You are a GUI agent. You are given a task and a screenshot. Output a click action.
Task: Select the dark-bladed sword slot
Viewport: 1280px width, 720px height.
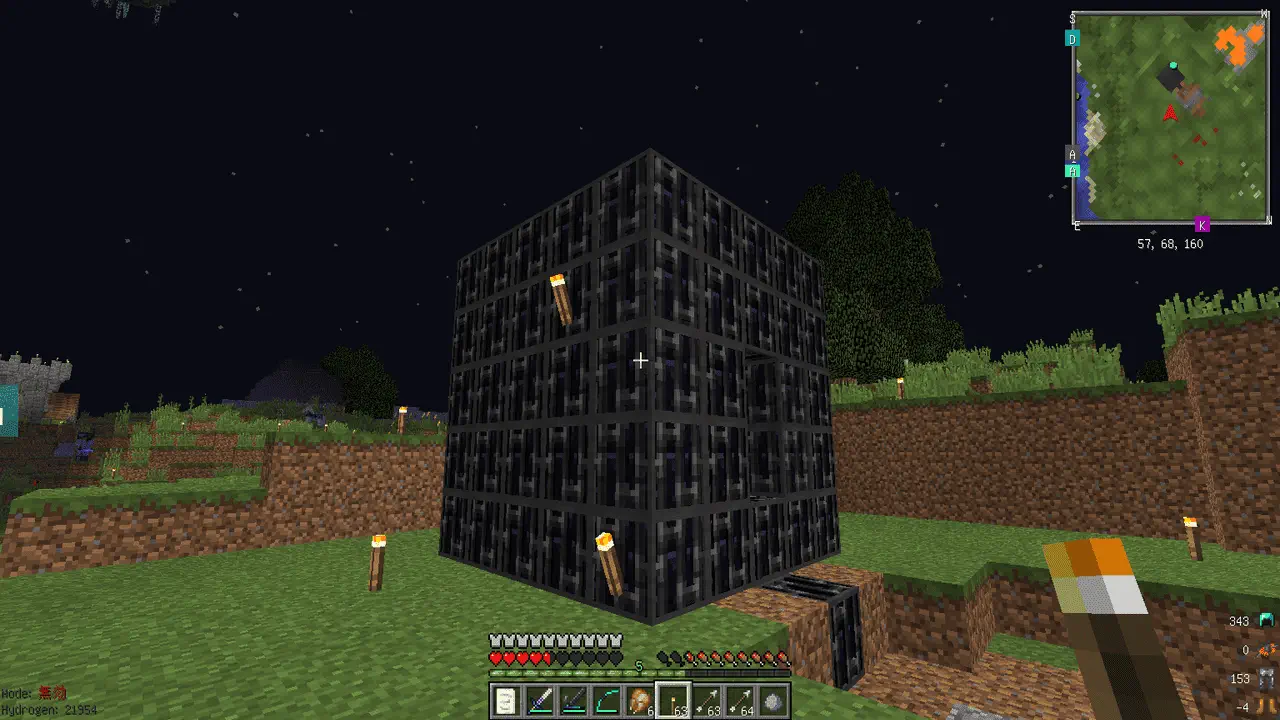click(x=573, y=702)
